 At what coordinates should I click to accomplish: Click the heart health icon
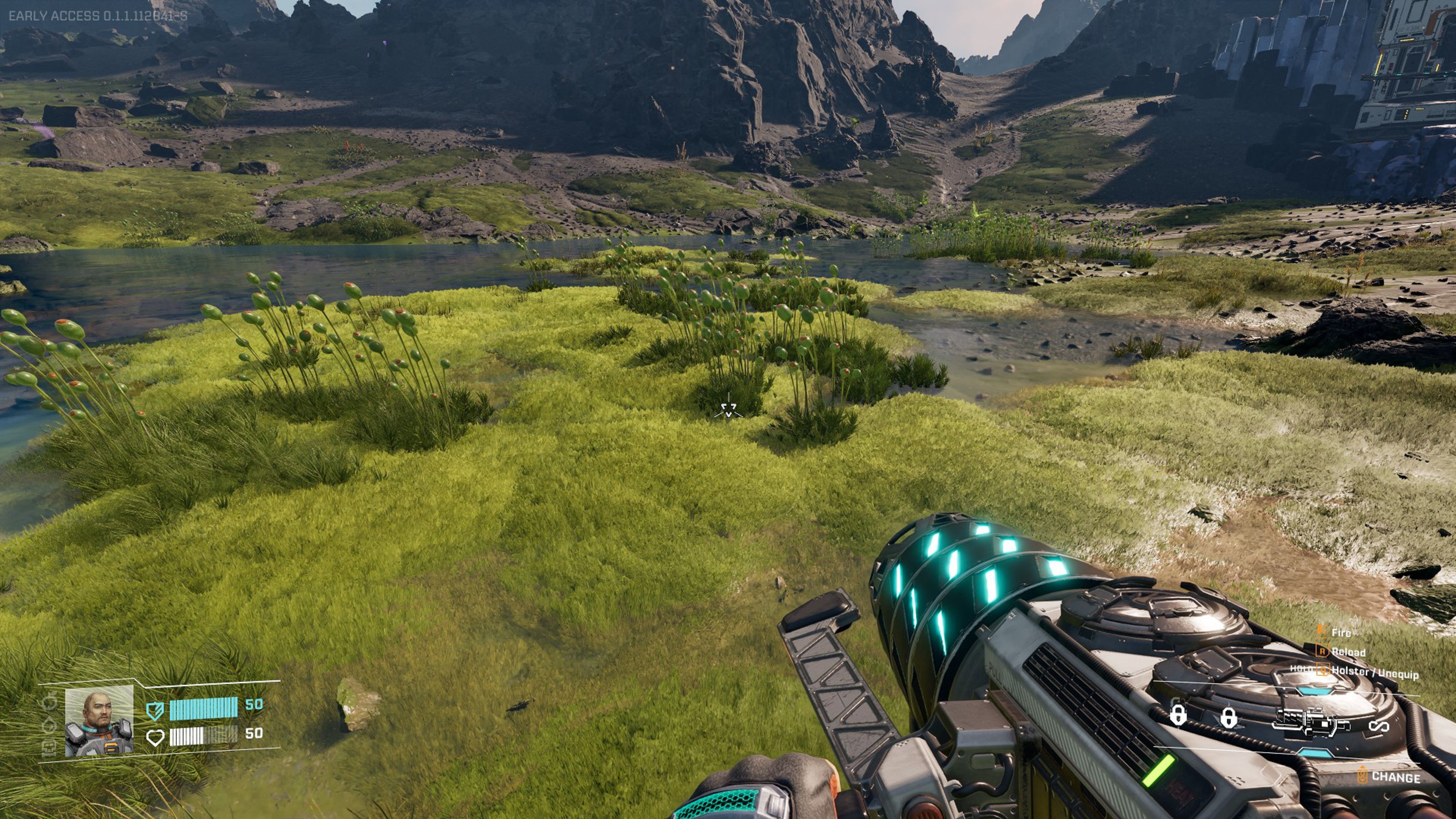pyautogui.click(x=155, y=737)
